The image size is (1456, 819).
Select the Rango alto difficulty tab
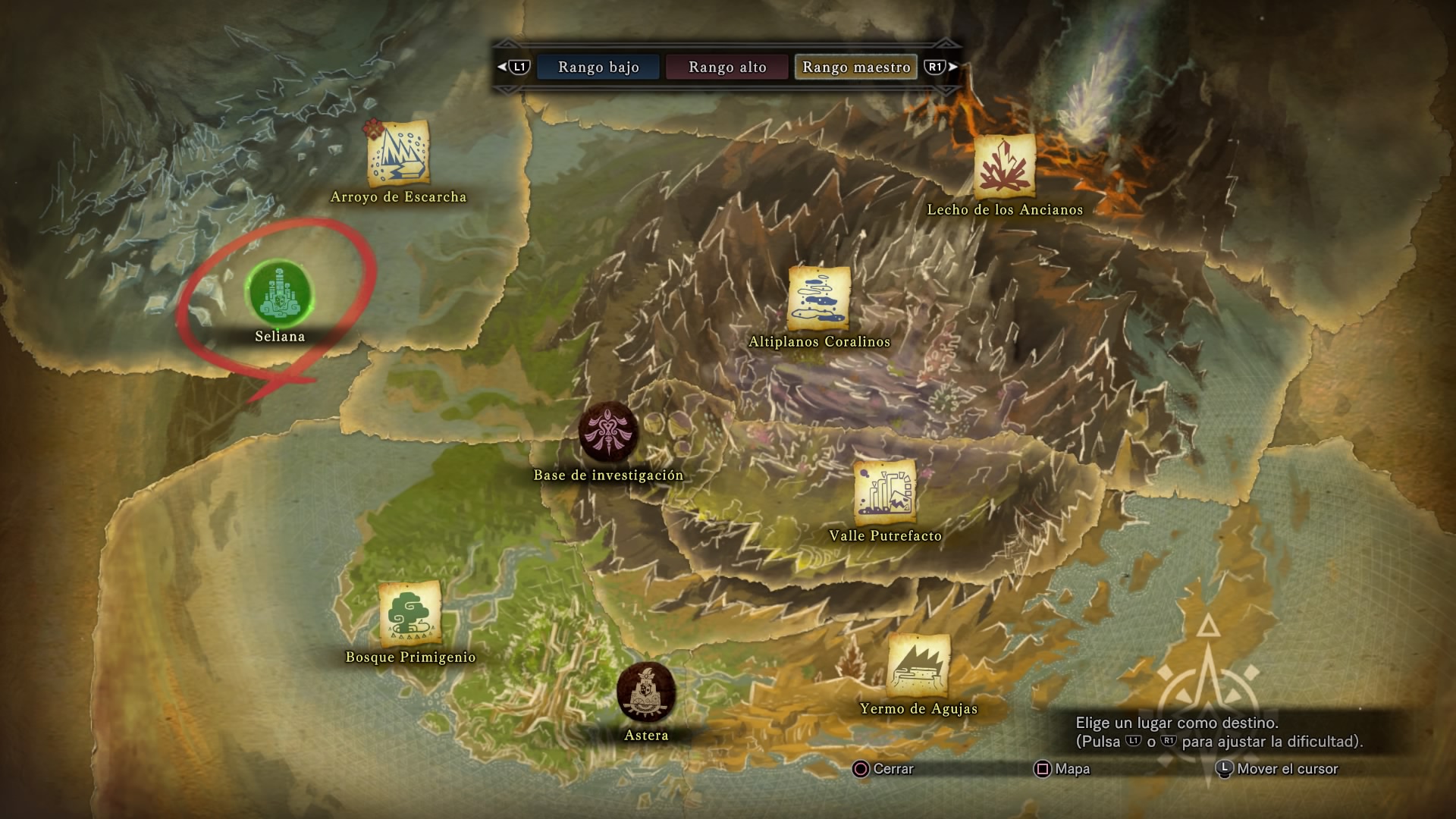pos(727,67)
